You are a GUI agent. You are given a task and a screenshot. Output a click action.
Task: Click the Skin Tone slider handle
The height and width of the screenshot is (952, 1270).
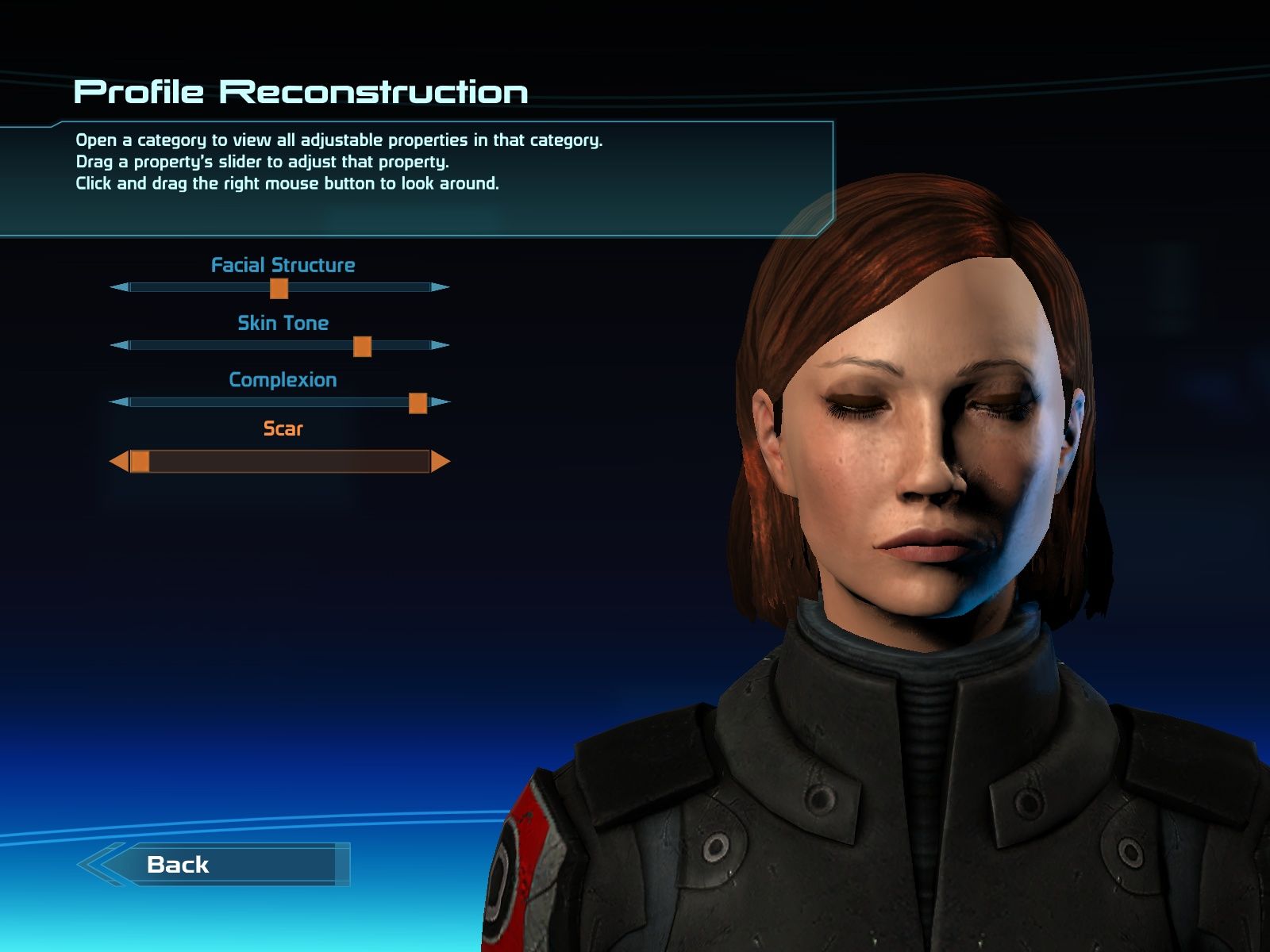tap(362, 346)
